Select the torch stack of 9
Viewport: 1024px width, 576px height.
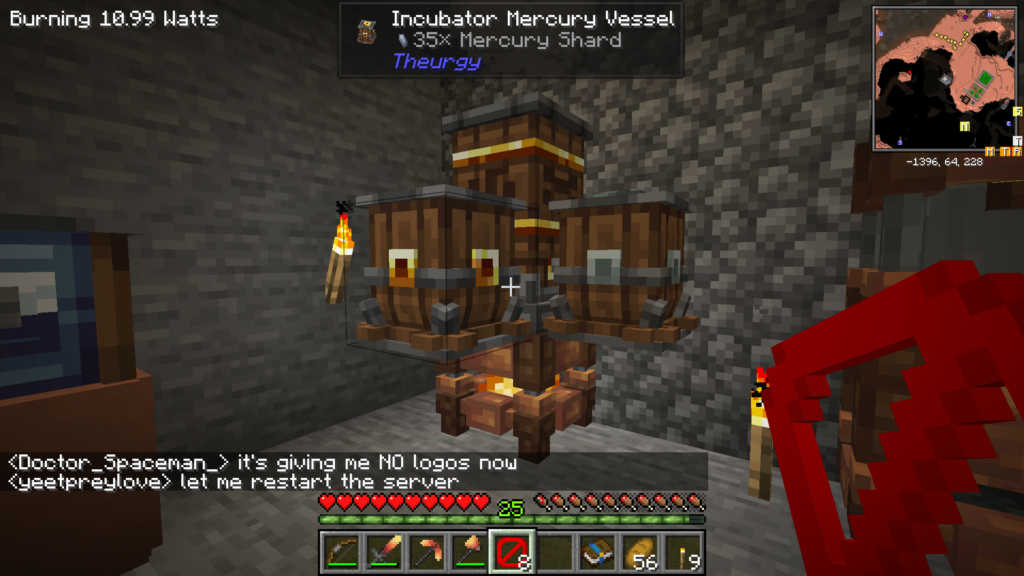pyautogui.click(x=683, y=552)
